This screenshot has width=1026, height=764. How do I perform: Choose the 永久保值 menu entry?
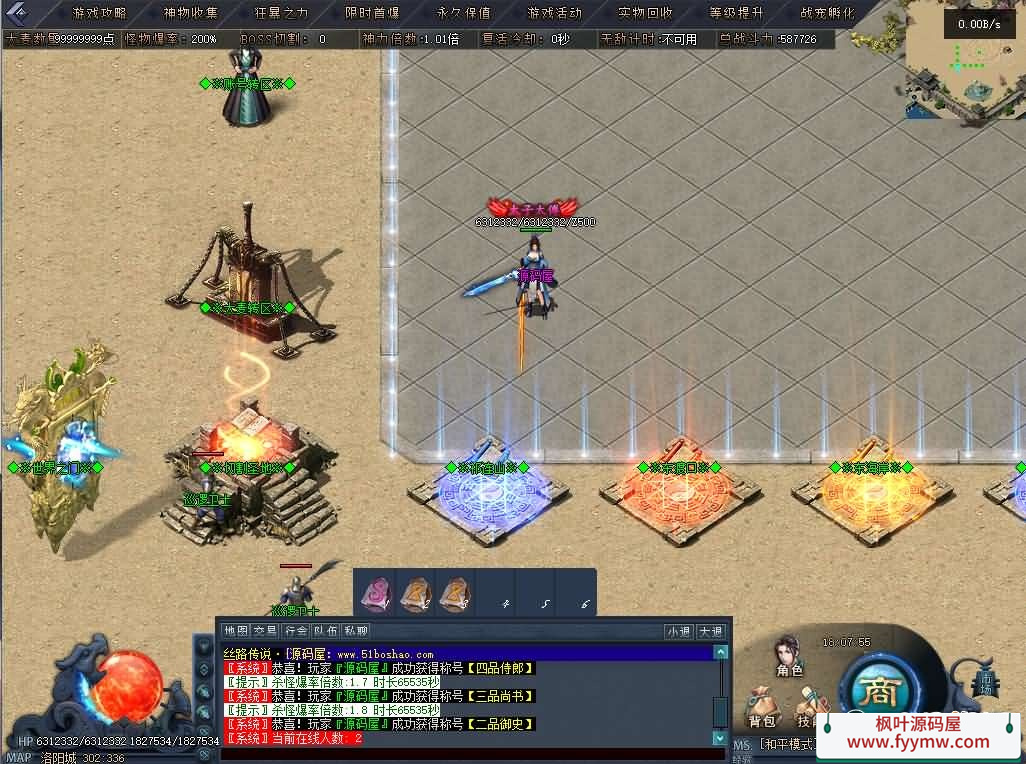coord(463,13)
